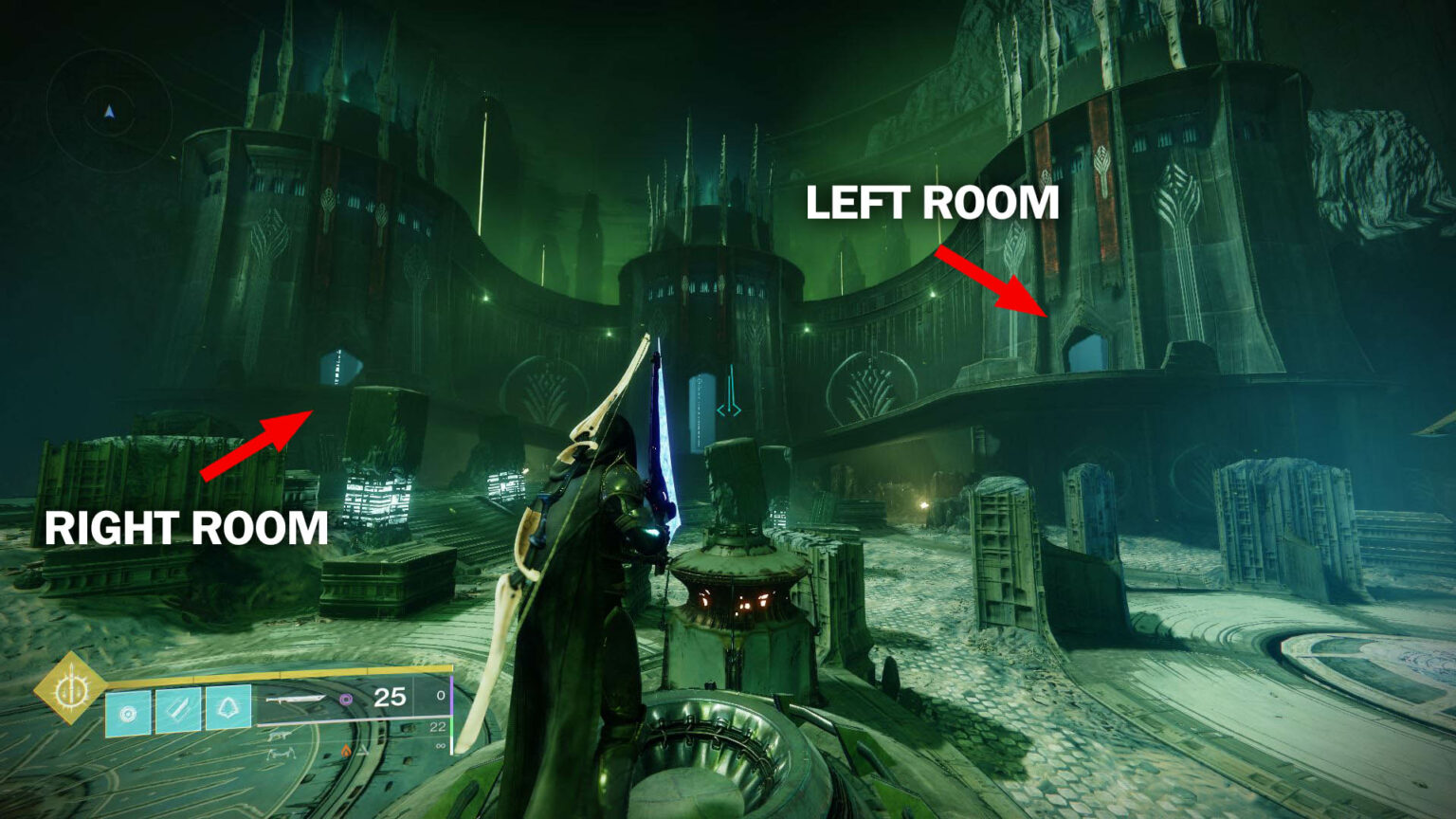
Task: Select the triangle faction indicator icon
Action: point(362,751)
